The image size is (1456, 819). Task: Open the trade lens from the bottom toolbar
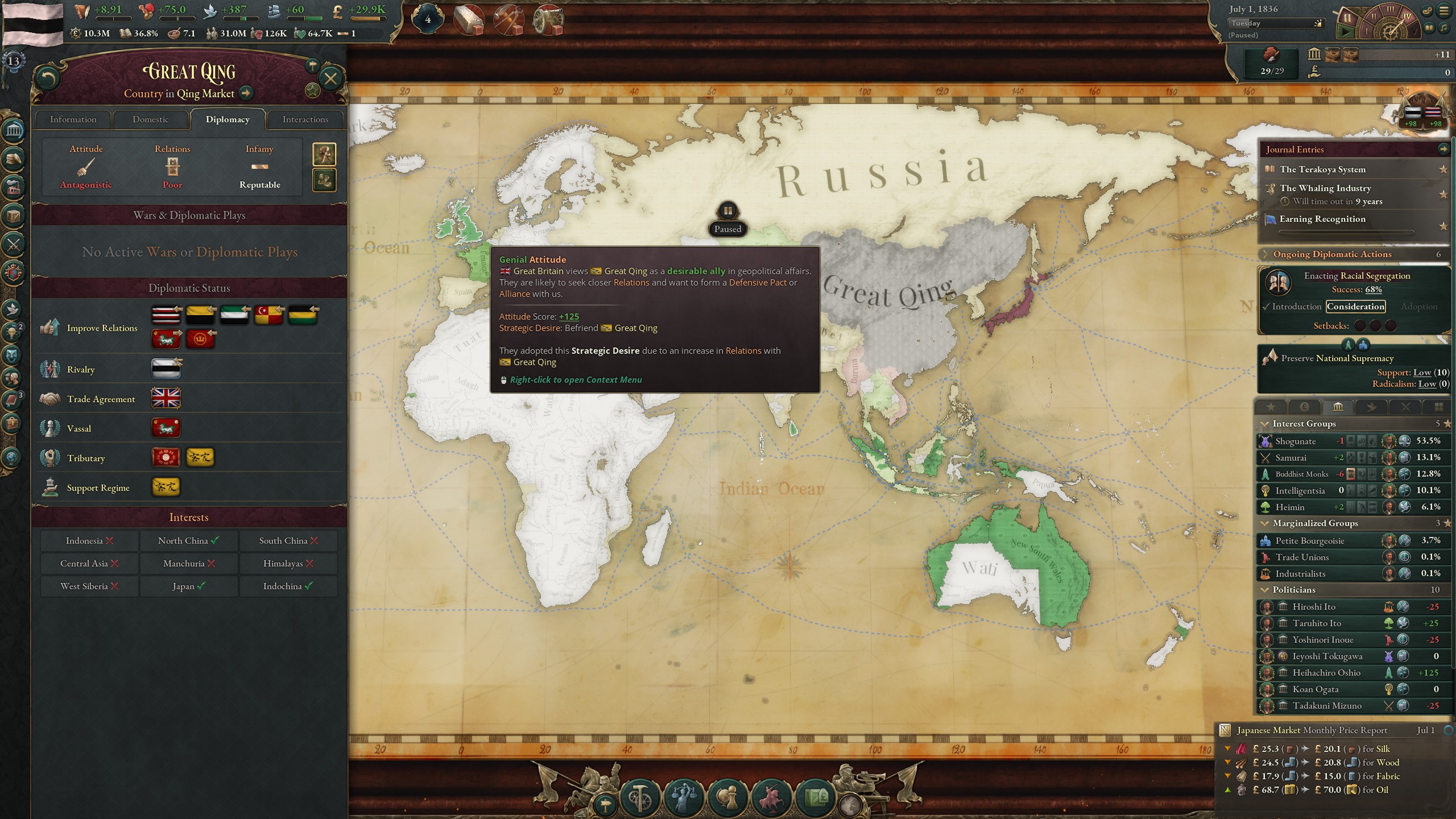pos(817,798)
